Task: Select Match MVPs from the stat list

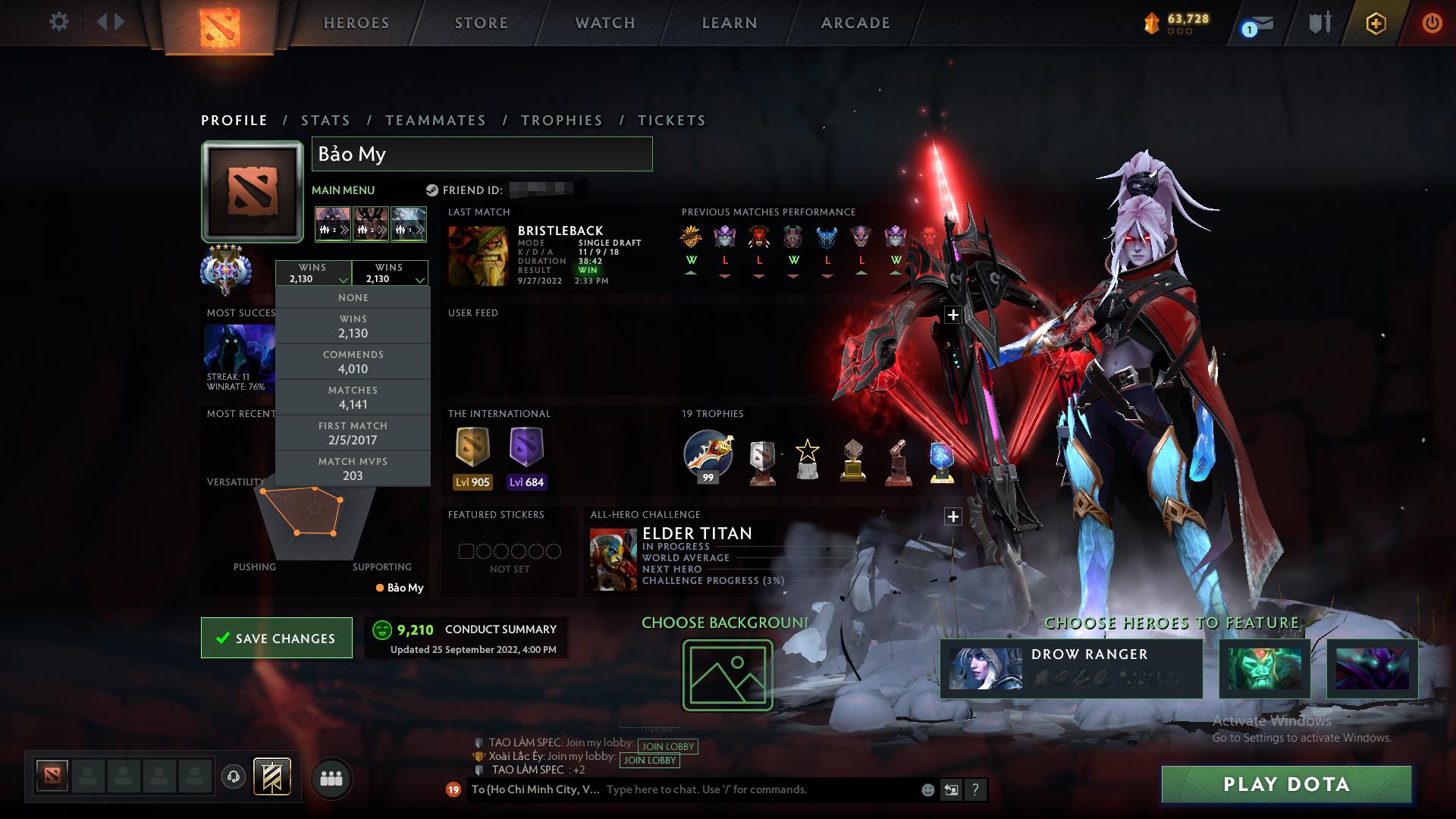Action: tap(353, 469)
